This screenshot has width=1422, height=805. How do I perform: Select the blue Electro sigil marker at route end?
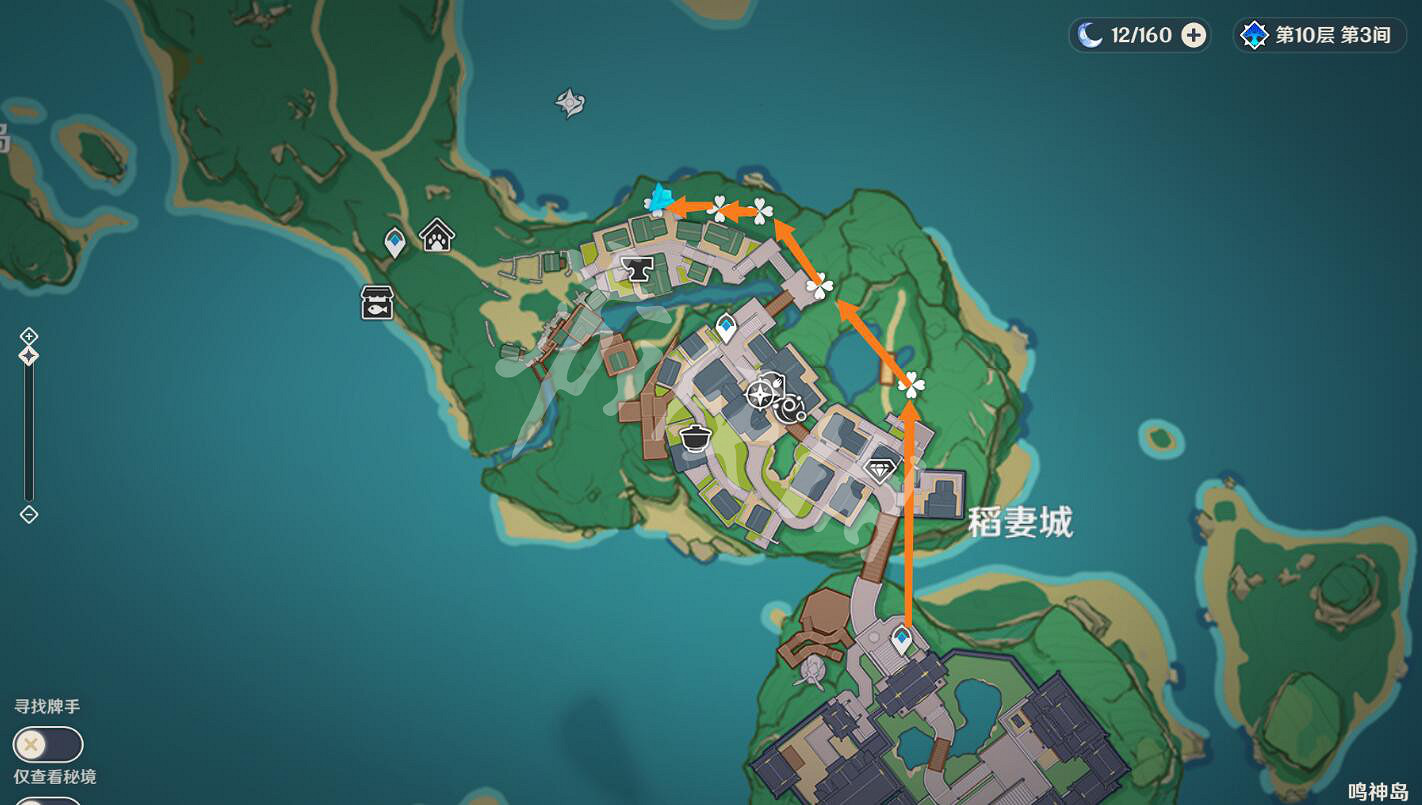click(x=659, y=198)
